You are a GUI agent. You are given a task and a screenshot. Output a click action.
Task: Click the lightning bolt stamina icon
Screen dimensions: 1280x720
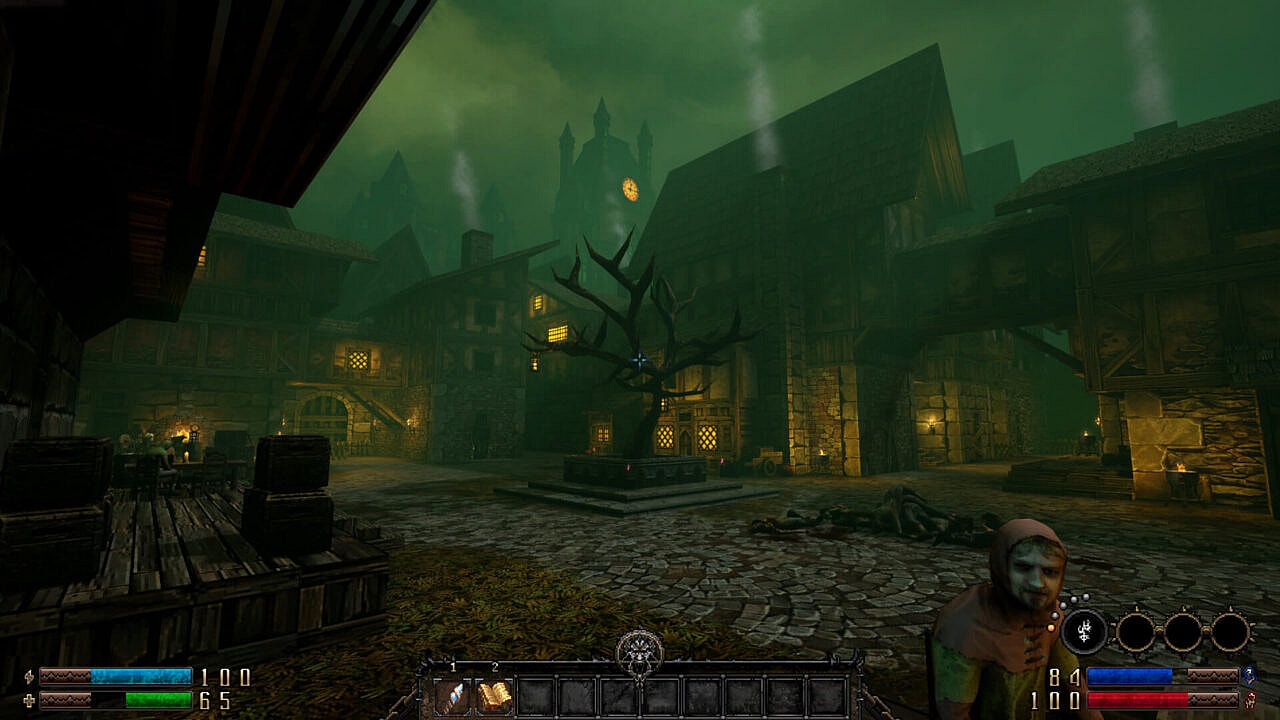(x=29, y=675)
